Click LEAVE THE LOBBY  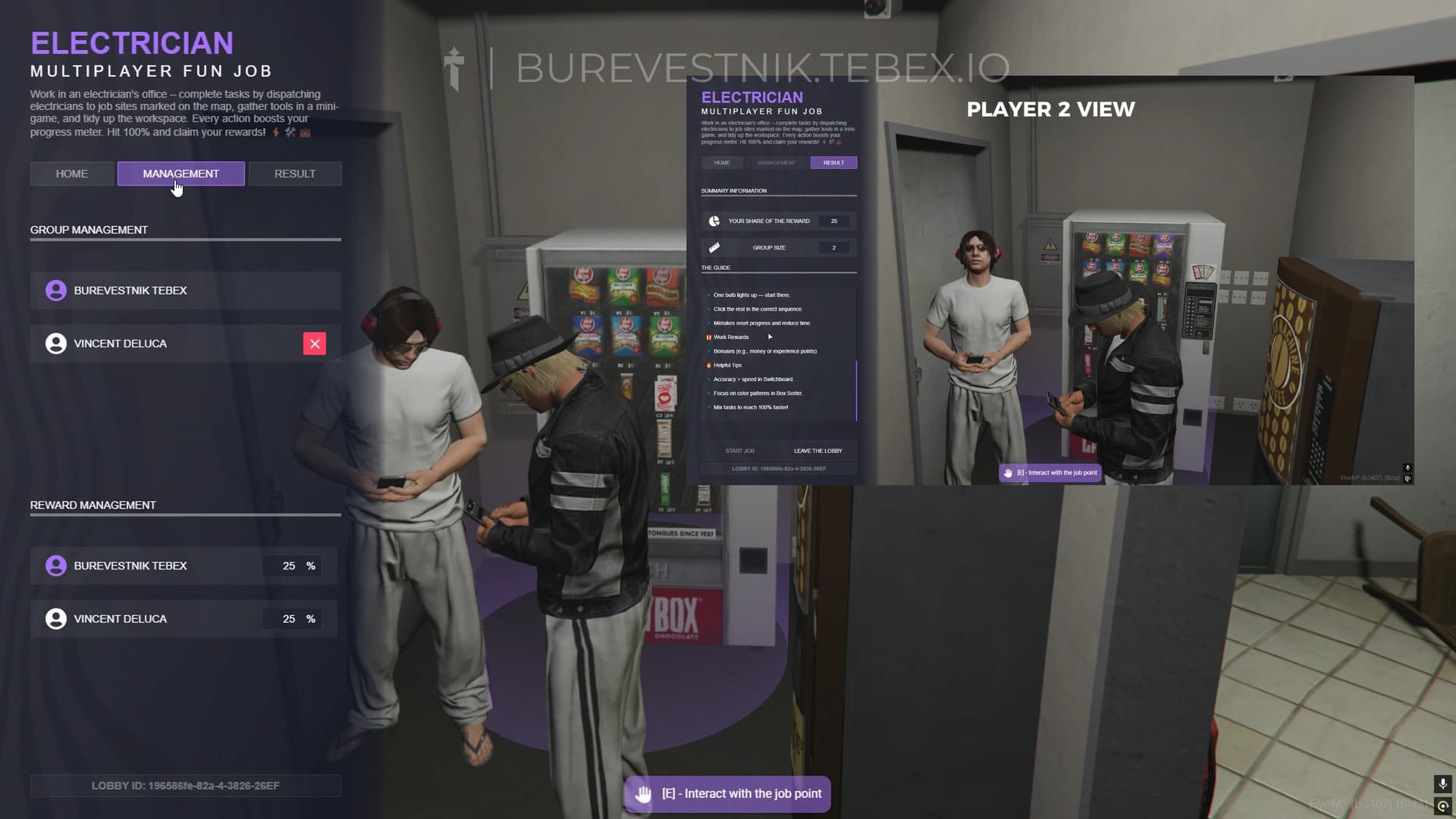pos(817,450)
